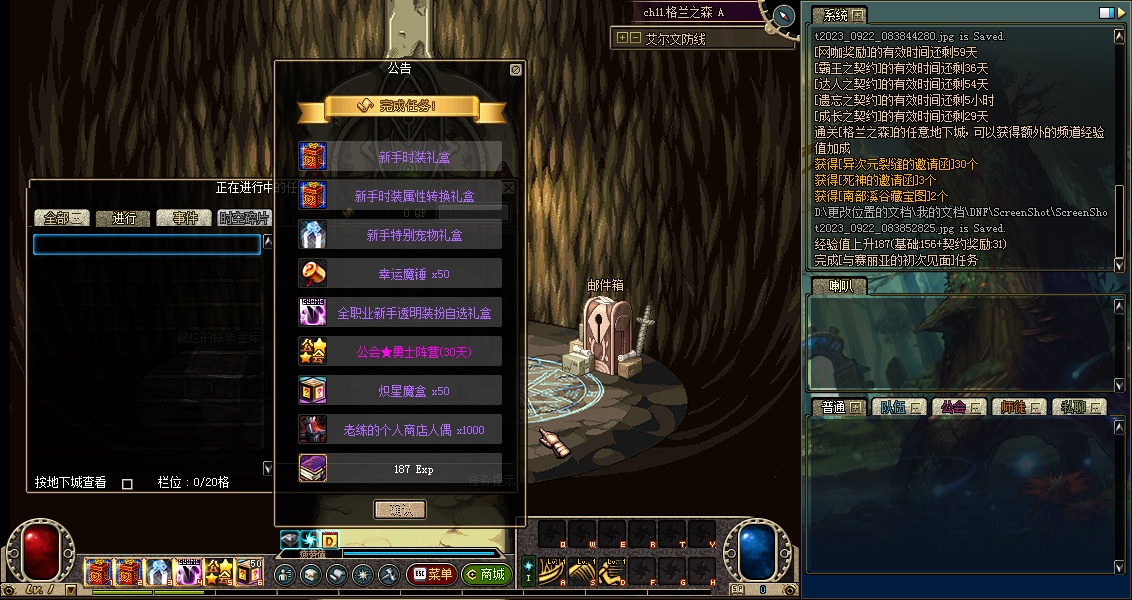
Task: Select the 队伍 party chat tab
Action: pos(897,407)
